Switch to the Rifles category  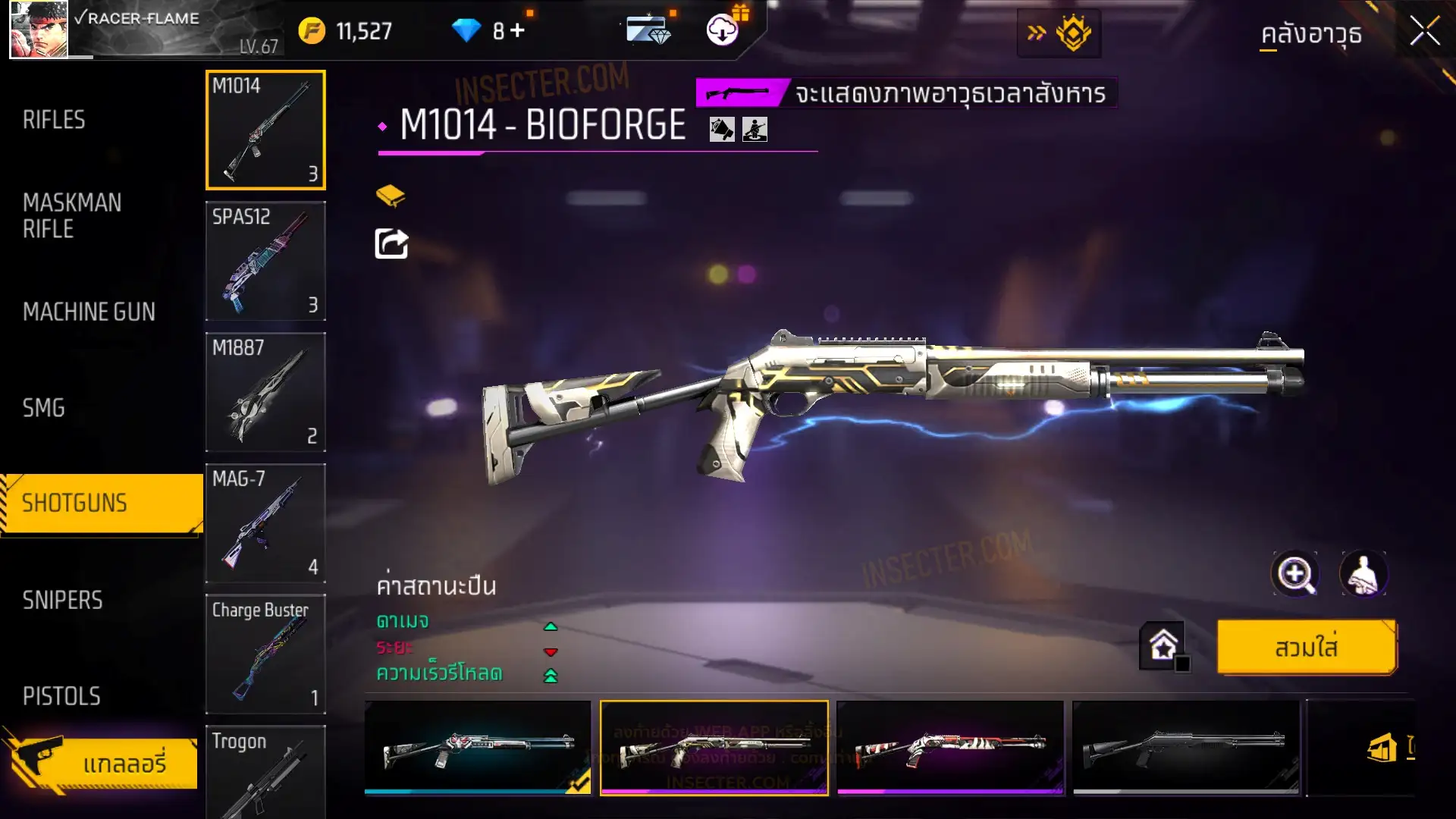tap(54, 120)
